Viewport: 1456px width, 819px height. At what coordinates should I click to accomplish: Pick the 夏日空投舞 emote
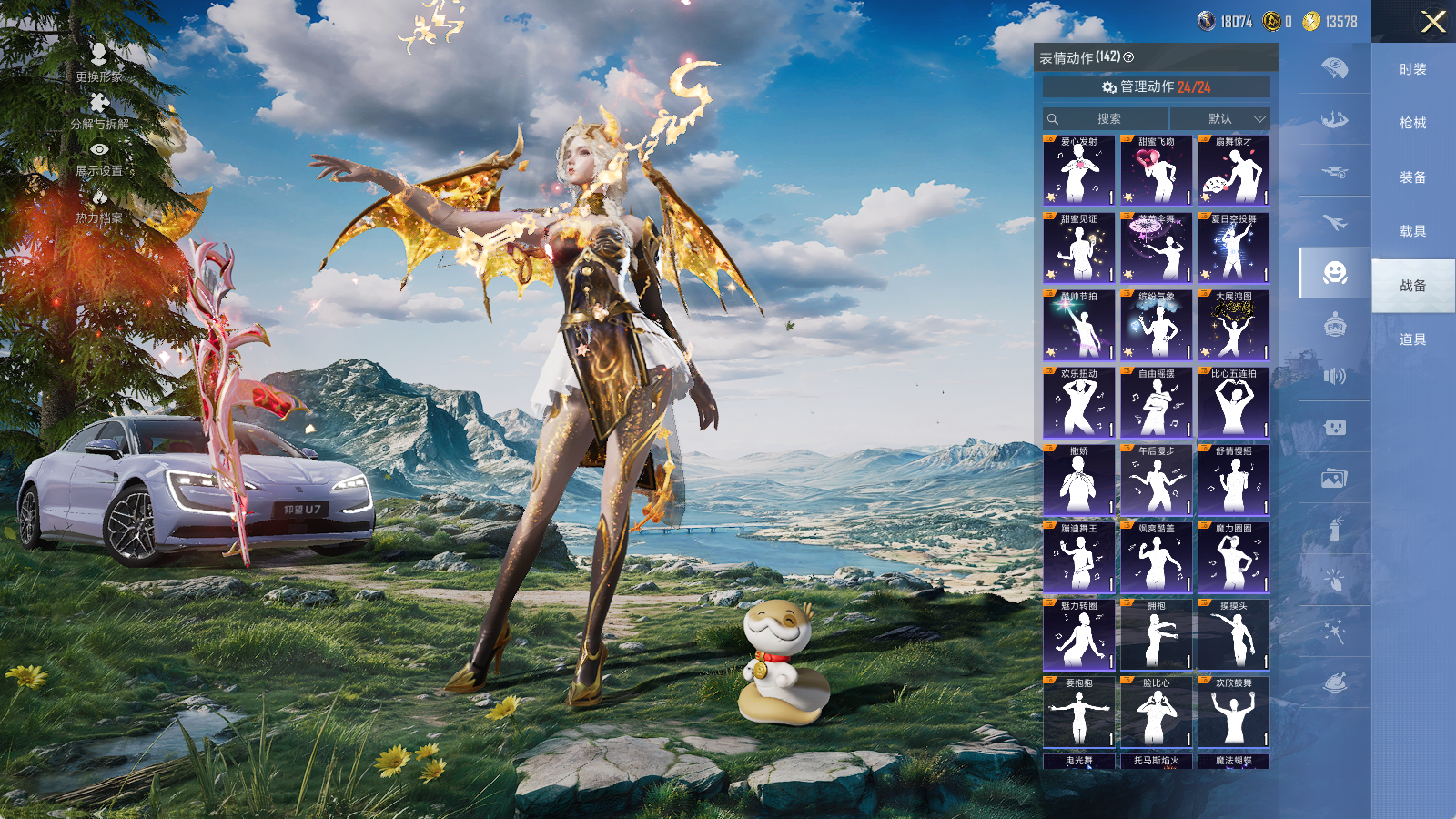point(1233,248)
